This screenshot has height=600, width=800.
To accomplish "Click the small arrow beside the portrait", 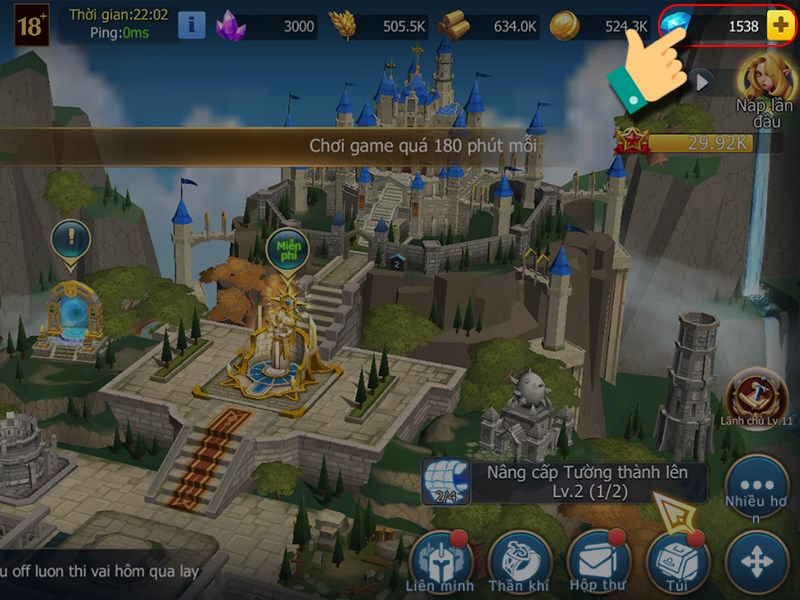I will [x=703, y=81].
